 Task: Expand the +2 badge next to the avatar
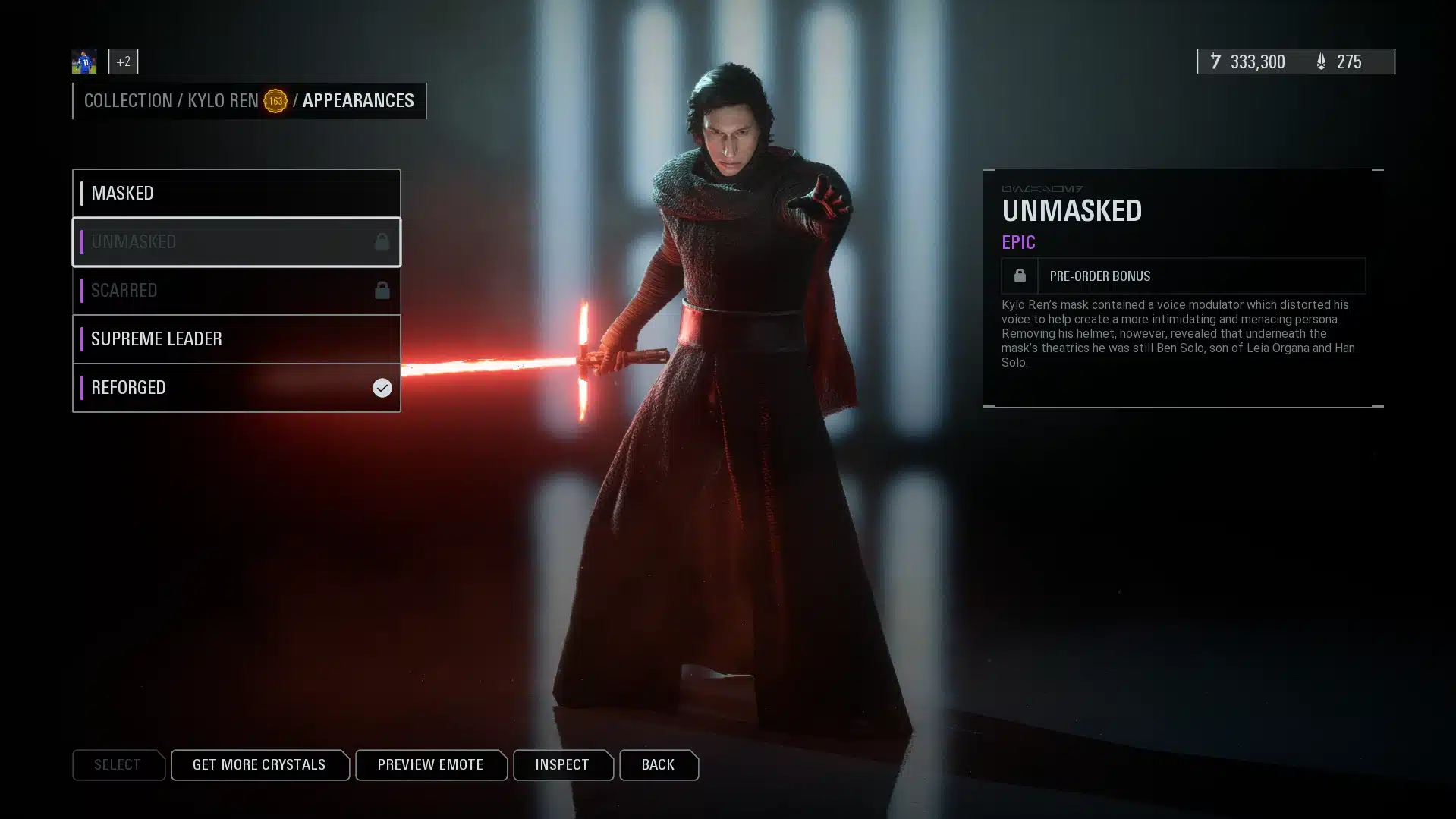tap(123, 61)
